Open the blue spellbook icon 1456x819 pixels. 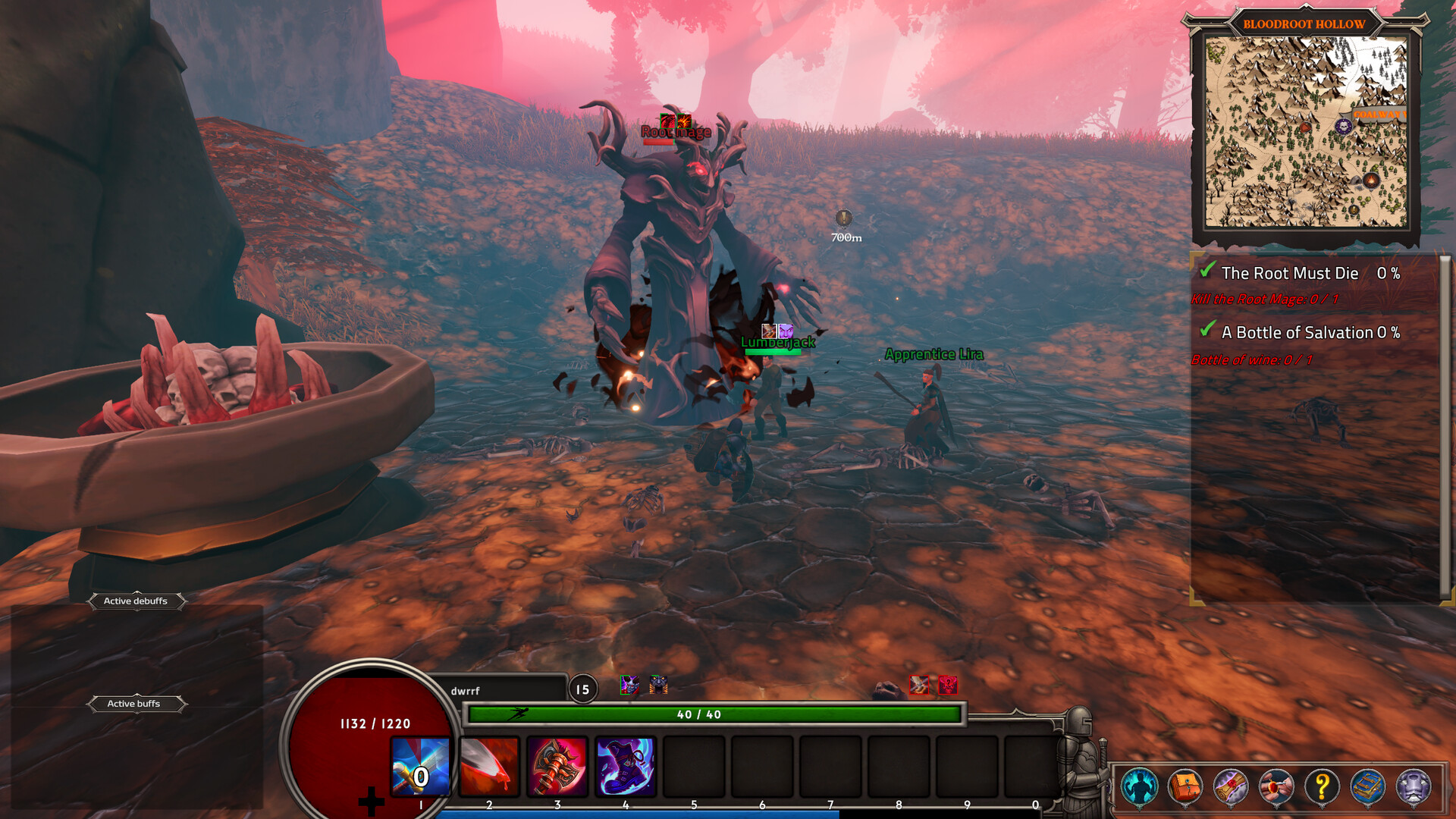click(1368, 786)
